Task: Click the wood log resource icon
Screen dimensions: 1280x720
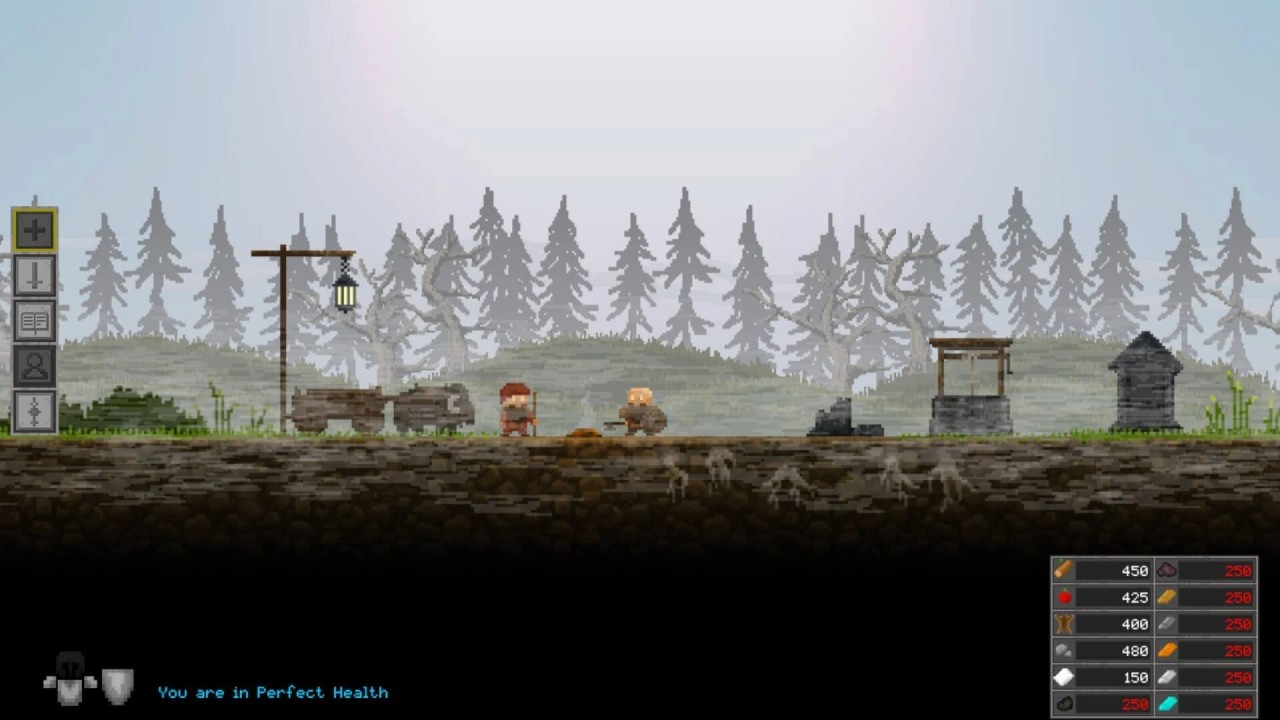Action: click(1065, 571)
